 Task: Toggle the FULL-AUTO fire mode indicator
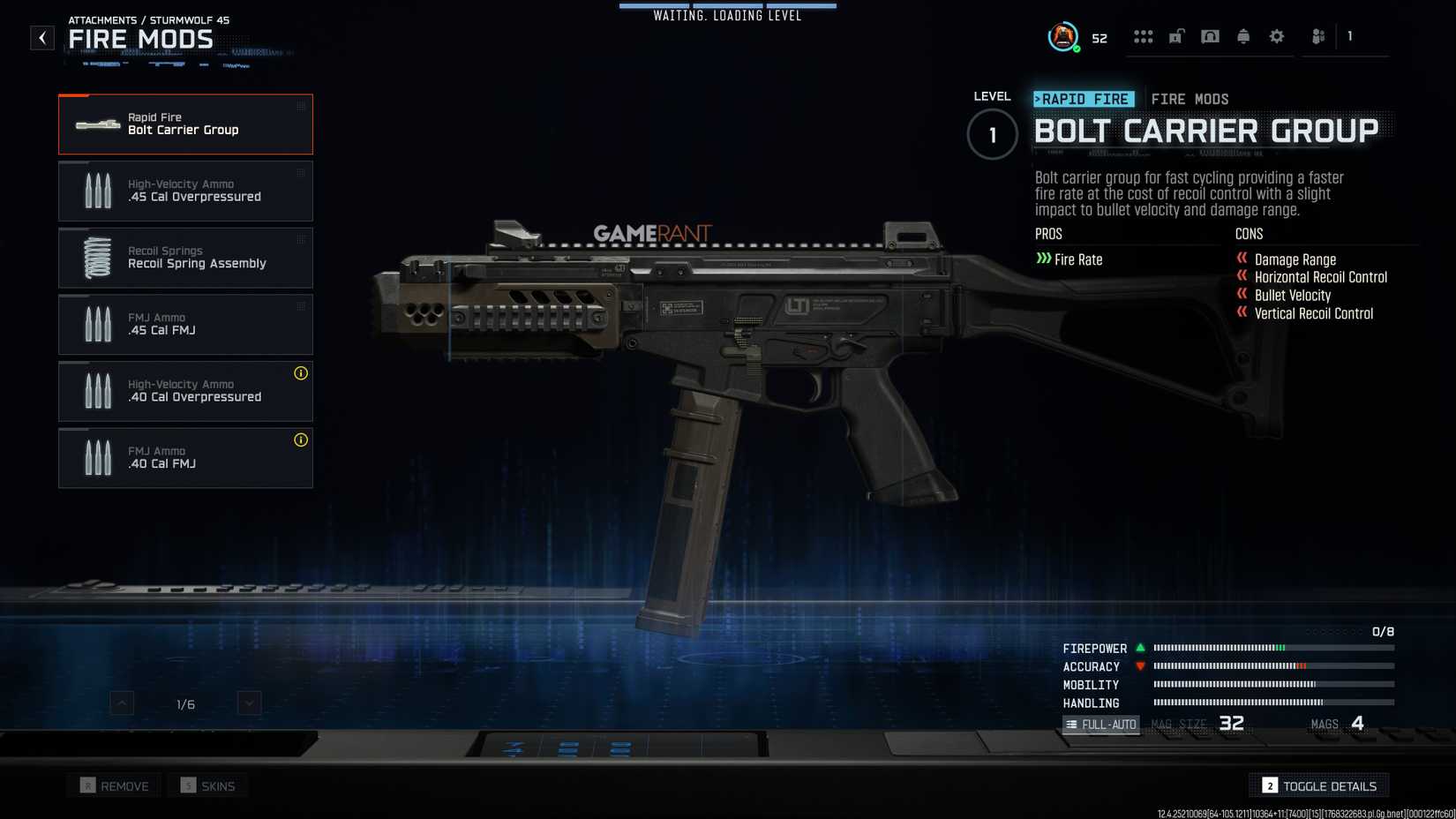click(x=1101, y=724)
